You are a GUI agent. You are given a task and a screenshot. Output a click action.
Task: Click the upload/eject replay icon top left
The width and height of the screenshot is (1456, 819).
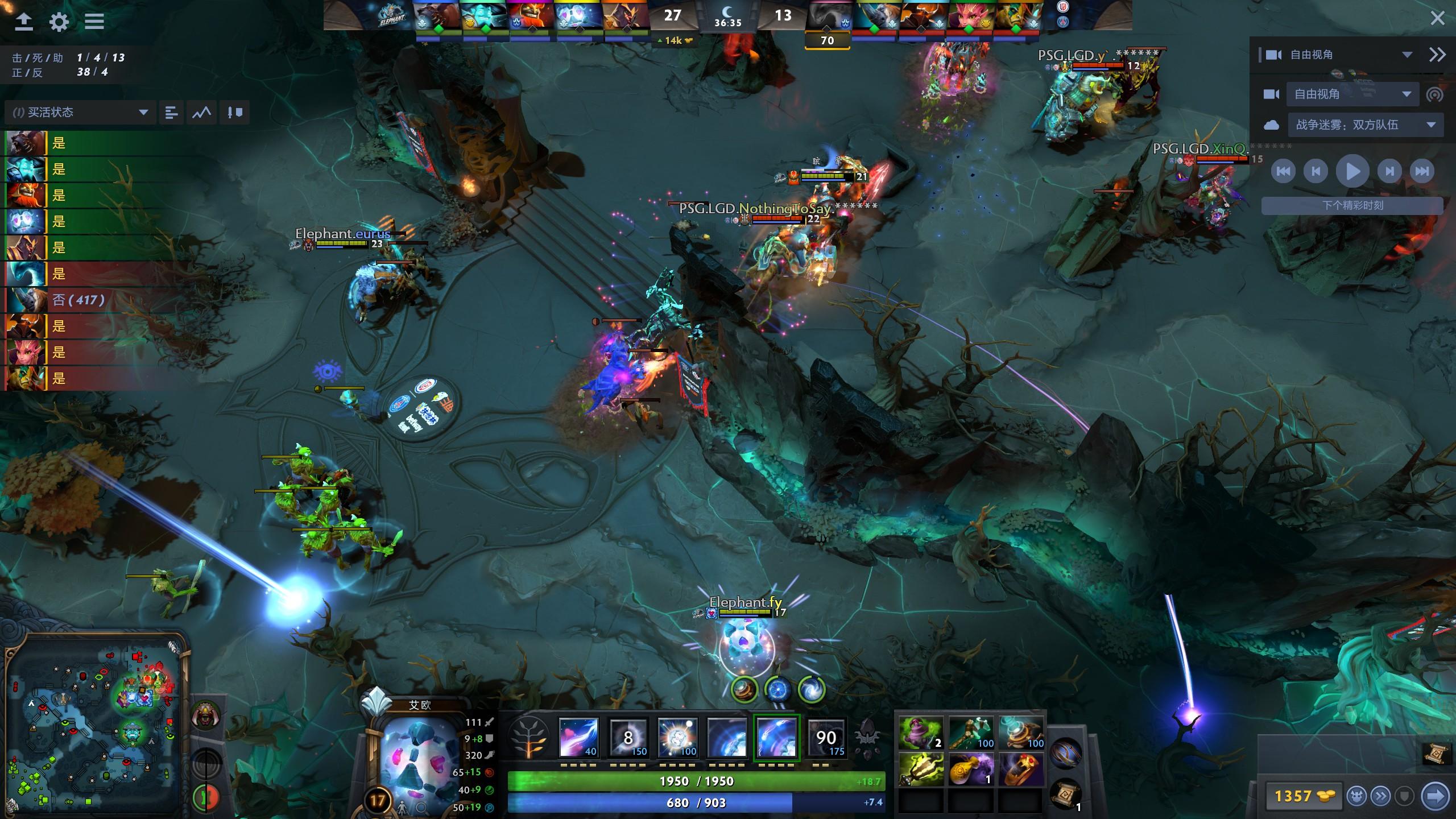click(23, 22)
